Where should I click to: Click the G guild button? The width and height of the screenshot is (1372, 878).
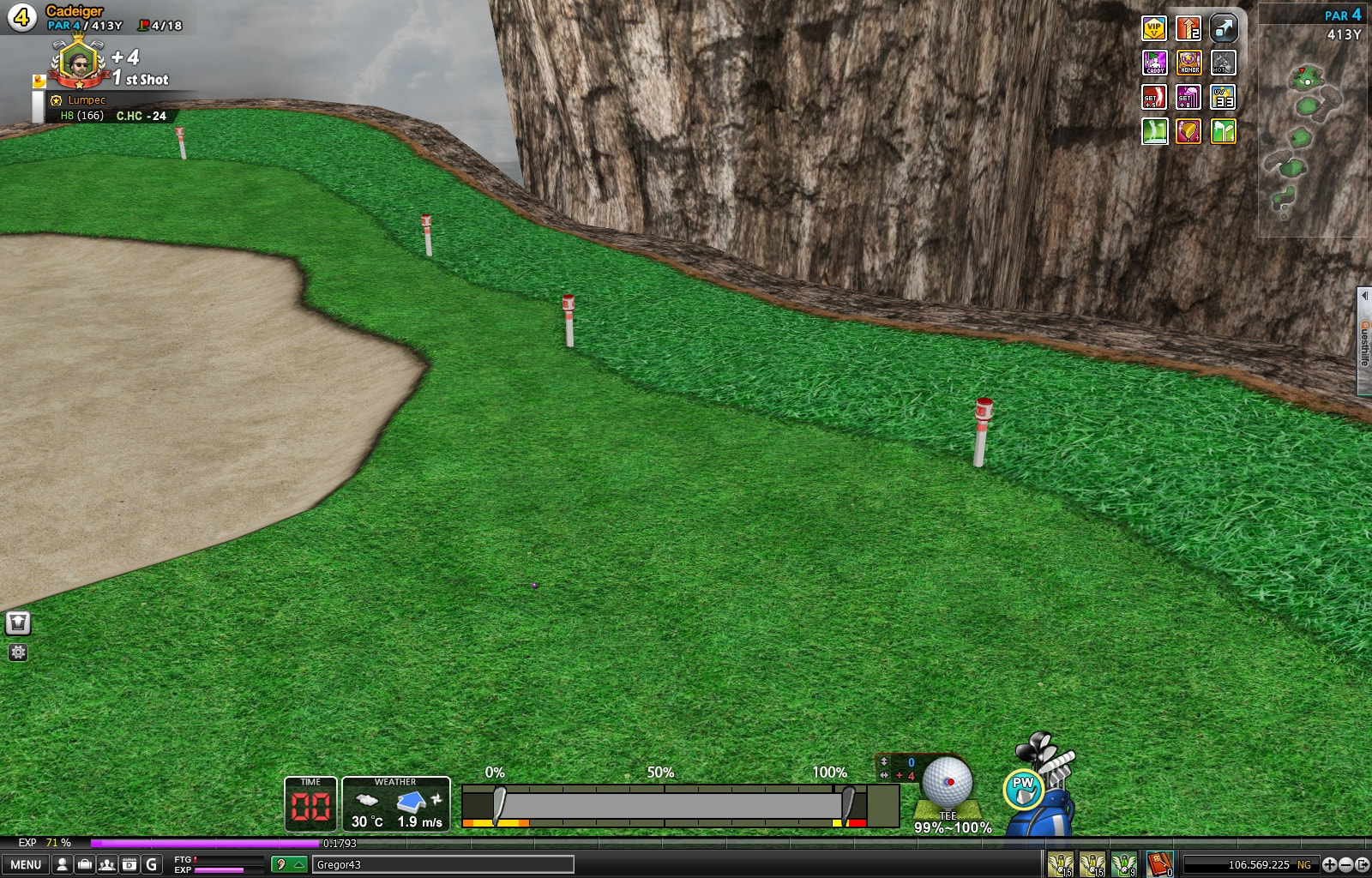click(152, 864)
